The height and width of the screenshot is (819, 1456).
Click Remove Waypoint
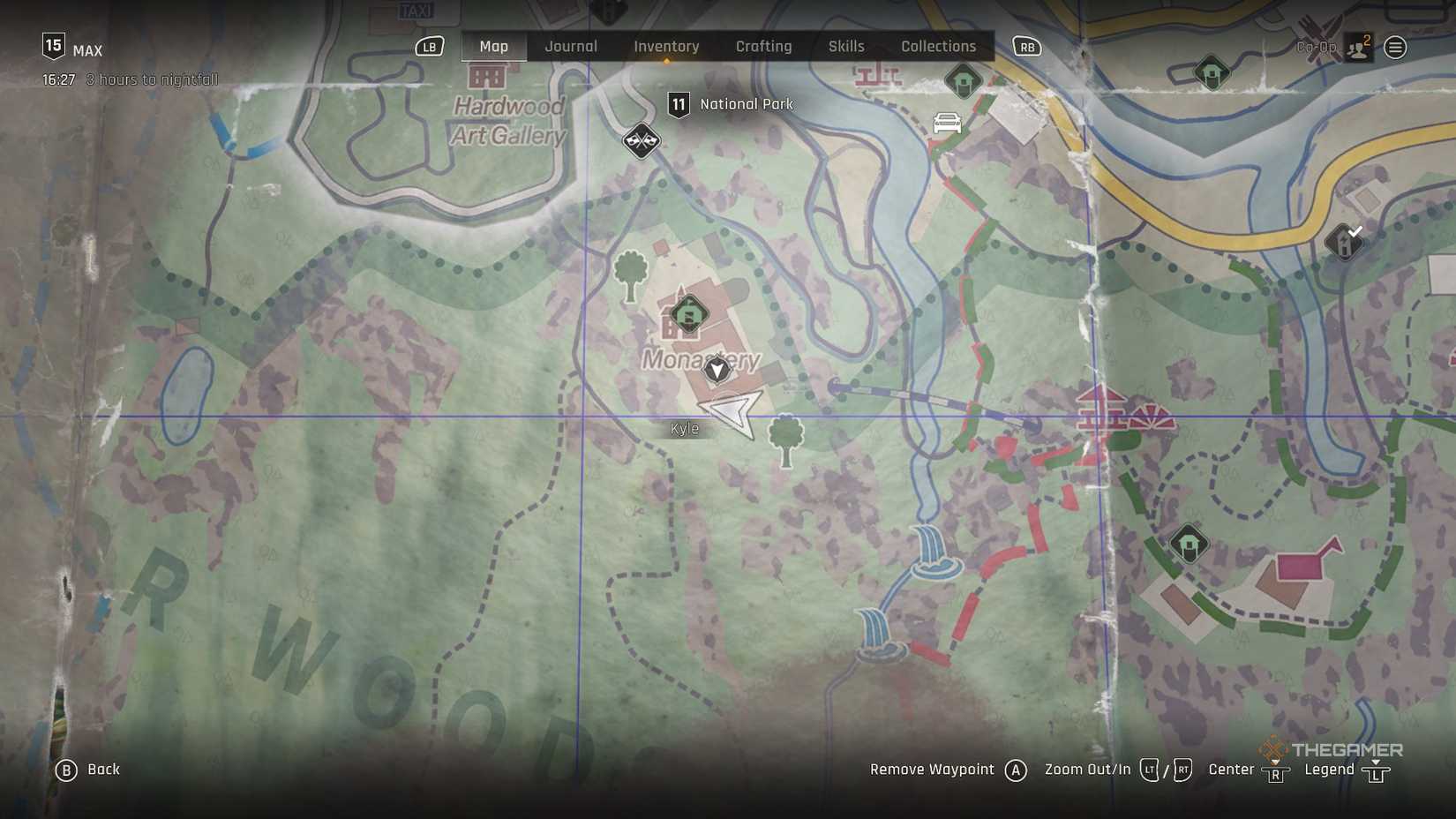[931, 769]
